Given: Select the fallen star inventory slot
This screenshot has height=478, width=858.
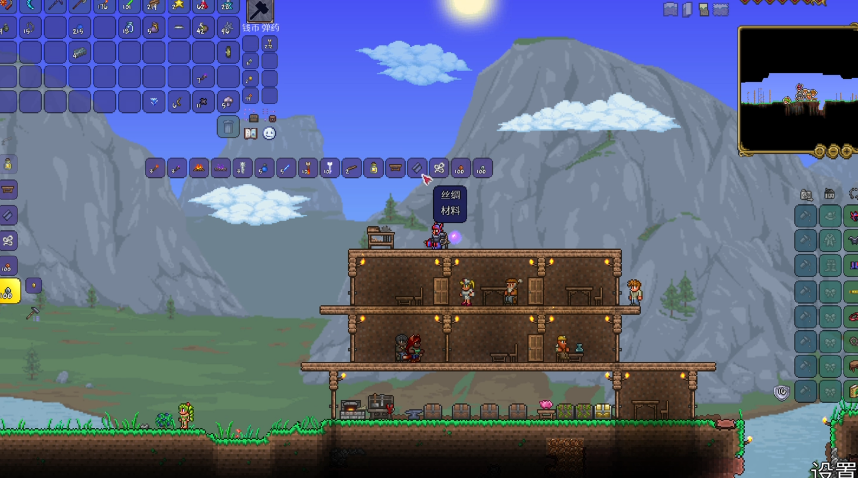Looking at the screenshot, I should click(x=179, y=6).
